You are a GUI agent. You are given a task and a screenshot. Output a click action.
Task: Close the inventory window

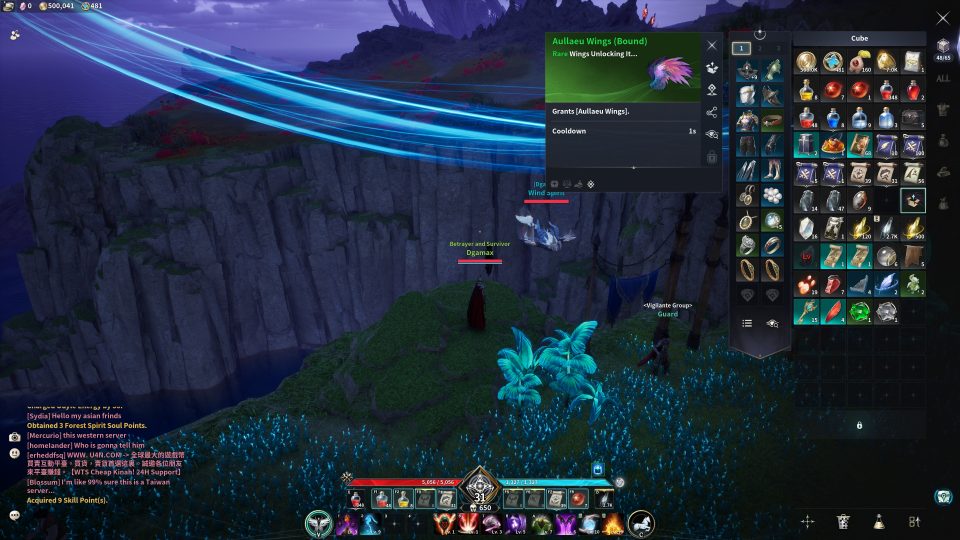(942, 18)
